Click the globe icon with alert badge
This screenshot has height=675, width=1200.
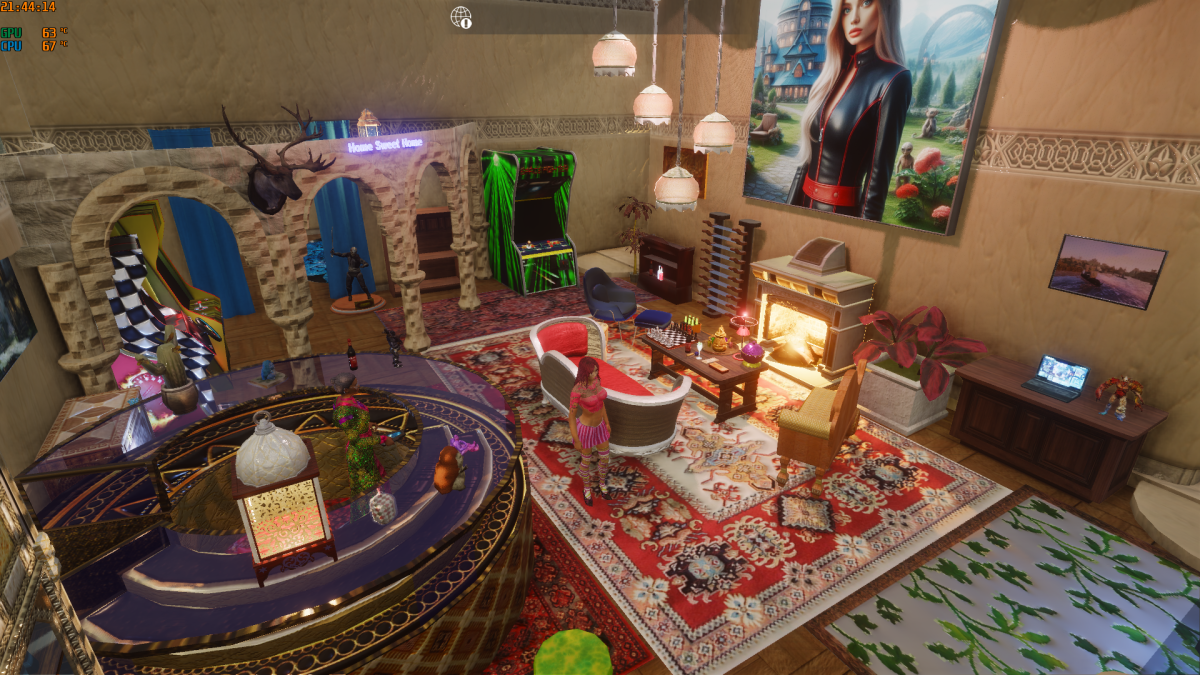coord(461,17)
